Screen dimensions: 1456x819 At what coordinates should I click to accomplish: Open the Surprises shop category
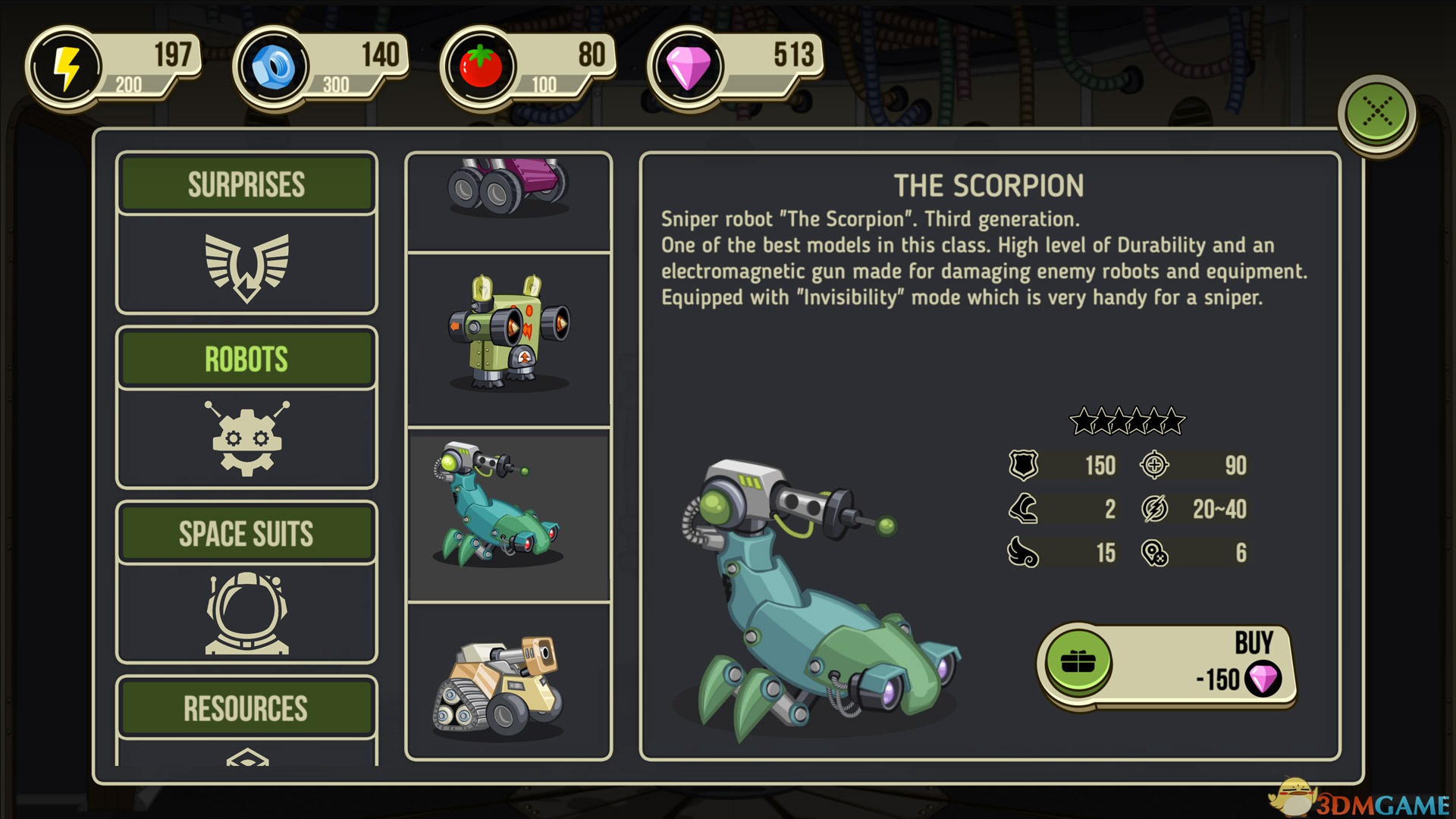(246, 233)
